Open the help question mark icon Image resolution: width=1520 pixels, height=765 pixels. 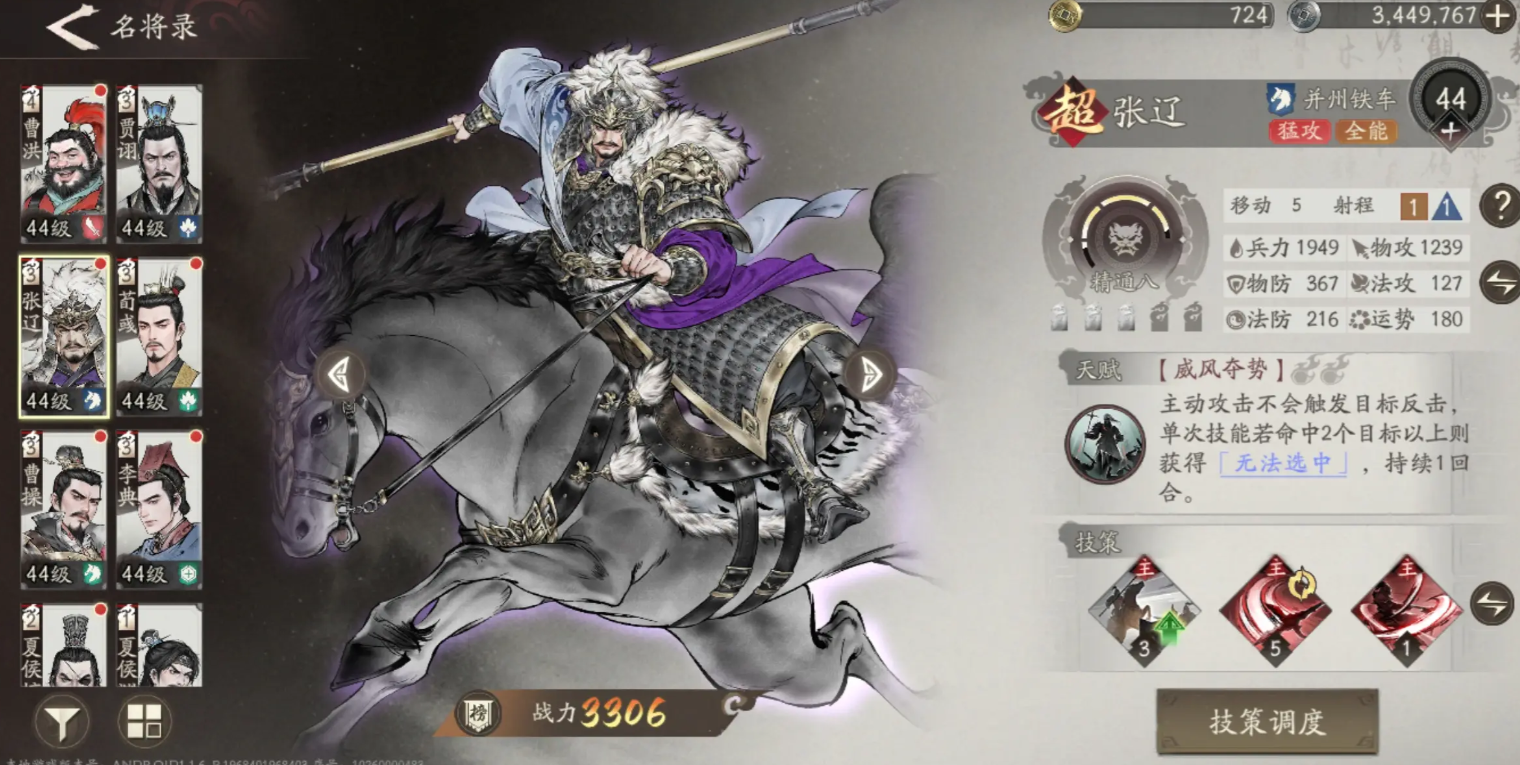pyautogui.click(x=1499, y=207)
